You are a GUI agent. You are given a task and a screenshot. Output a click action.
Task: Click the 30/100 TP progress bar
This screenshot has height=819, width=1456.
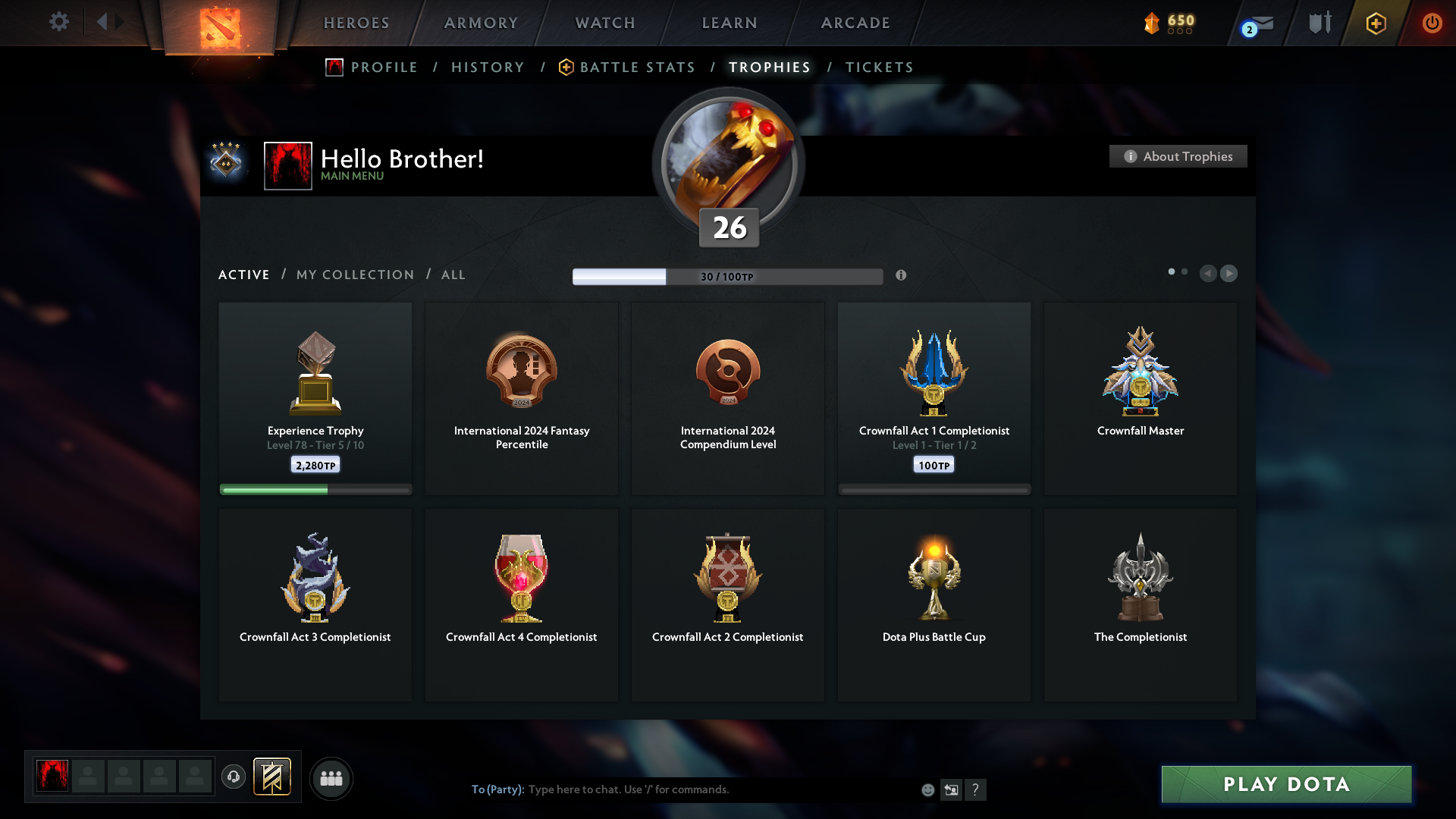pos(727,276)
